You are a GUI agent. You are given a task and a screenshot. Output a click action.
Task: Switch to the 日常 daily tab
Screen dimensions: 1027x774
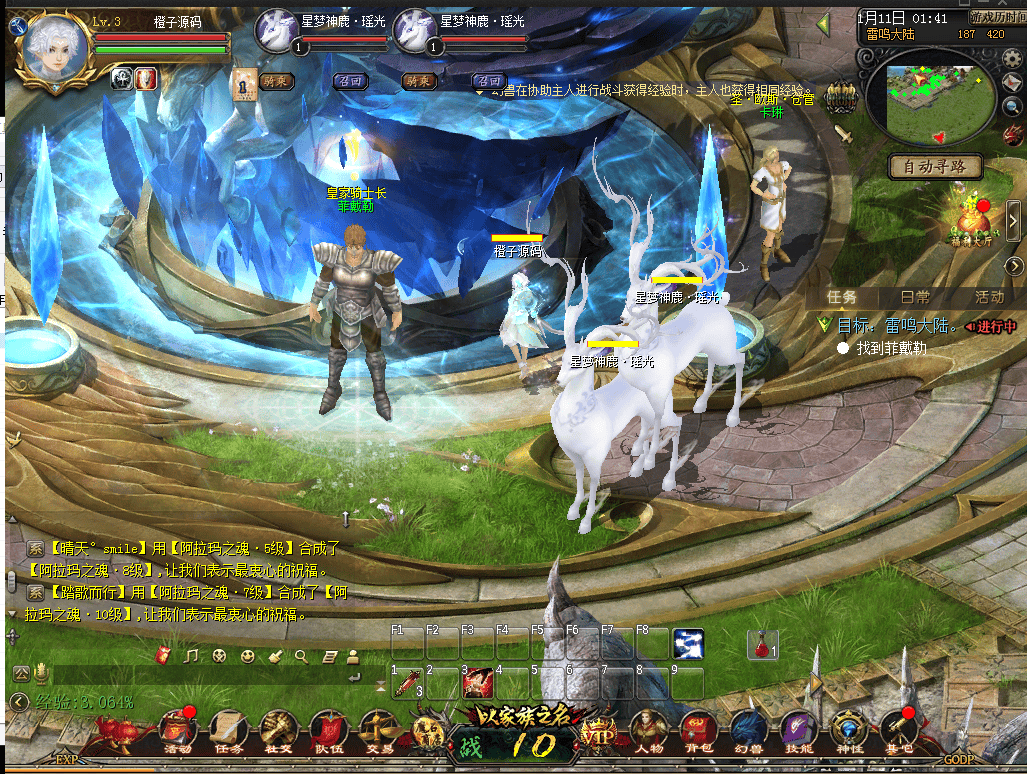(x=915, y=297)
